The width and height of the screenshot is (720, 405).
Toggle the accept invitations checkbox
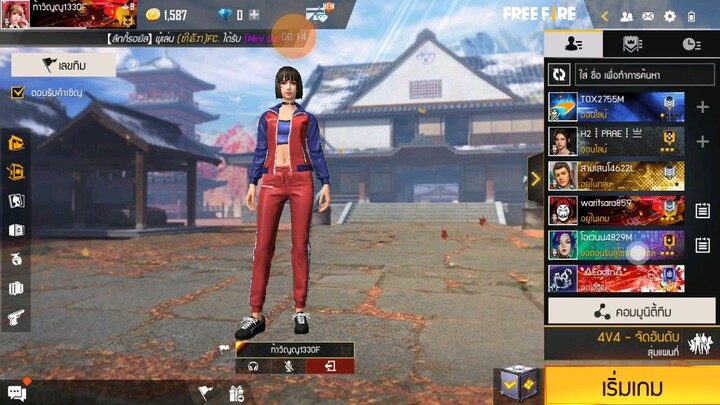[x=17, y=93]
